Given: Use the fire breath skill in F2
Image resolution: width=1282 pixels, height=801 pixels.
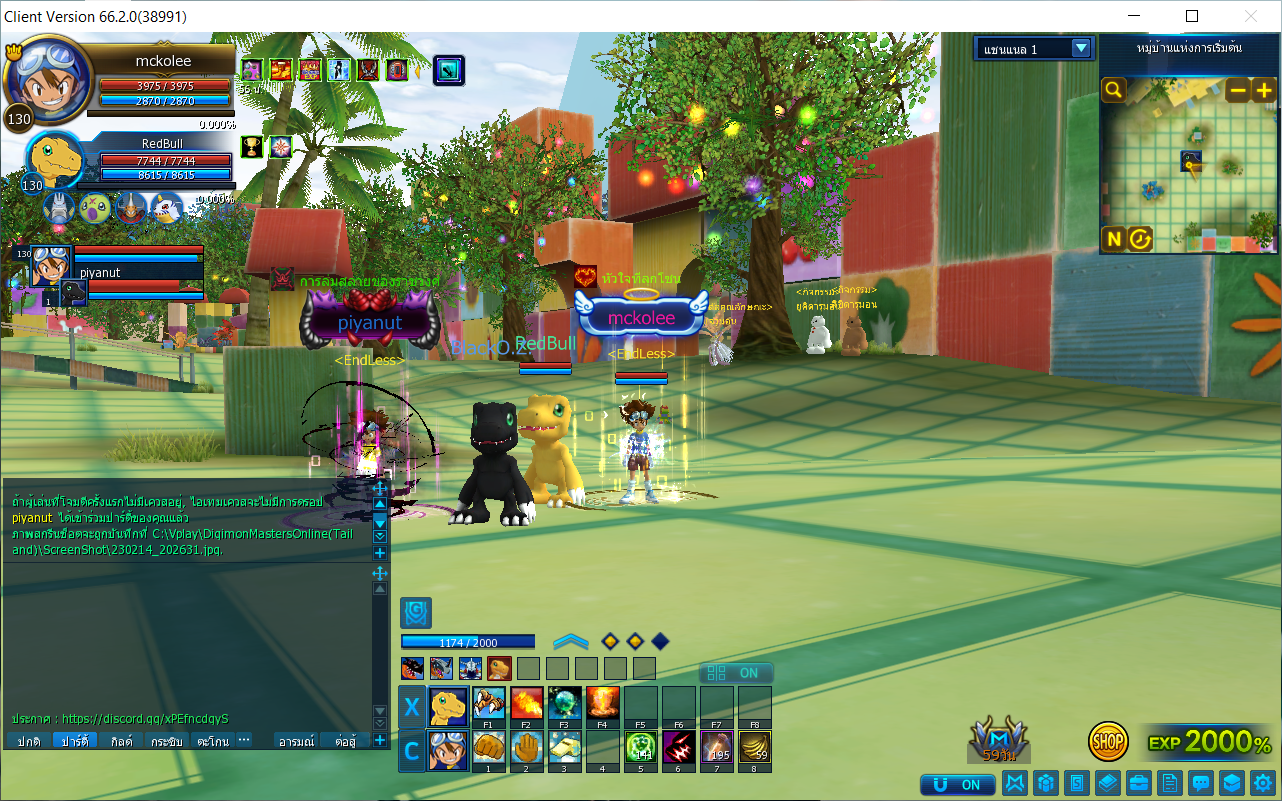Looking at the screenshot, I should tap(527, 703).
